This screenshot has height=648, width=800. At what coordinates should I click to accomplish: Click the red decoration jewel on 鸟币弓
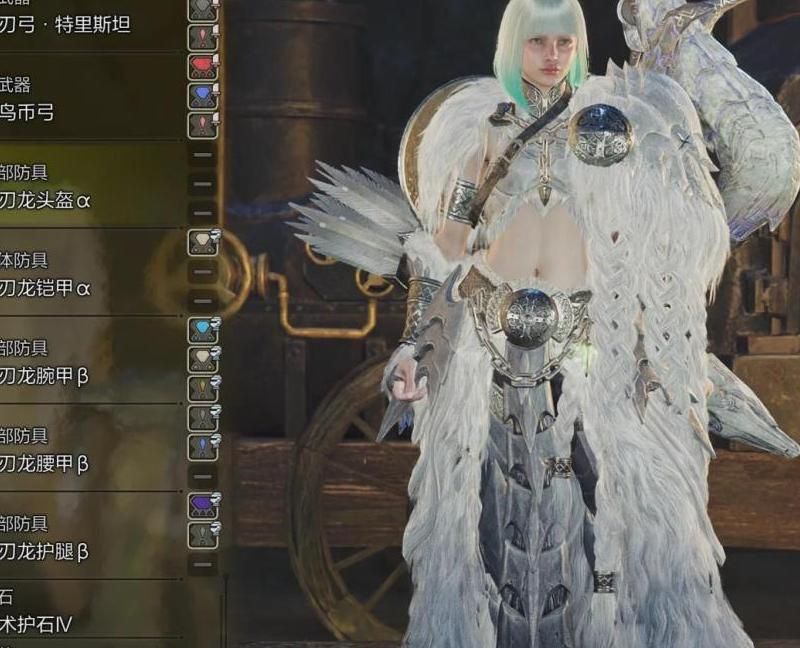tap(203, 68)
